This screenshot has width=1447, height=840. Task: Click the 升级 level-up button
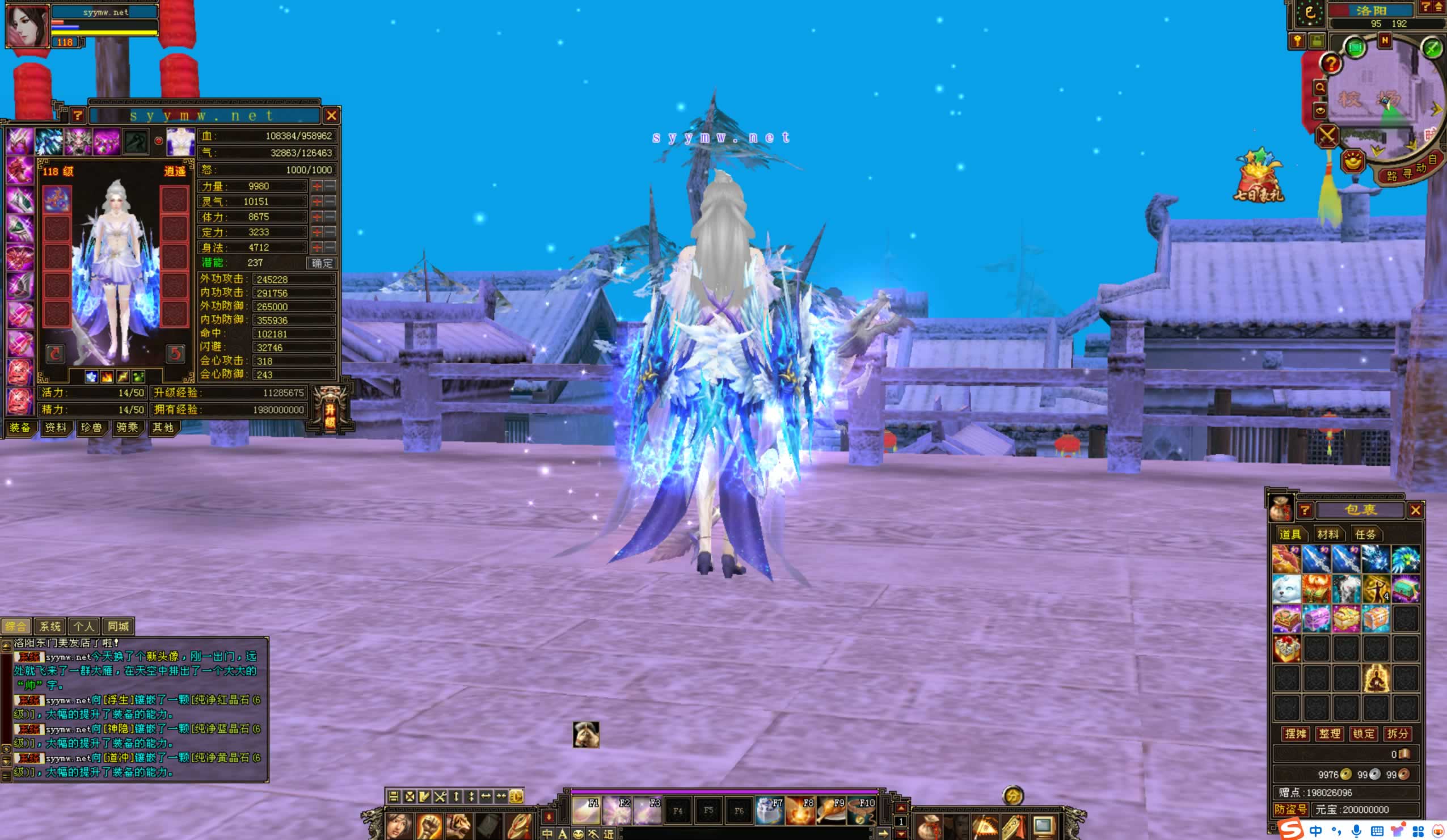click(330, 409)
